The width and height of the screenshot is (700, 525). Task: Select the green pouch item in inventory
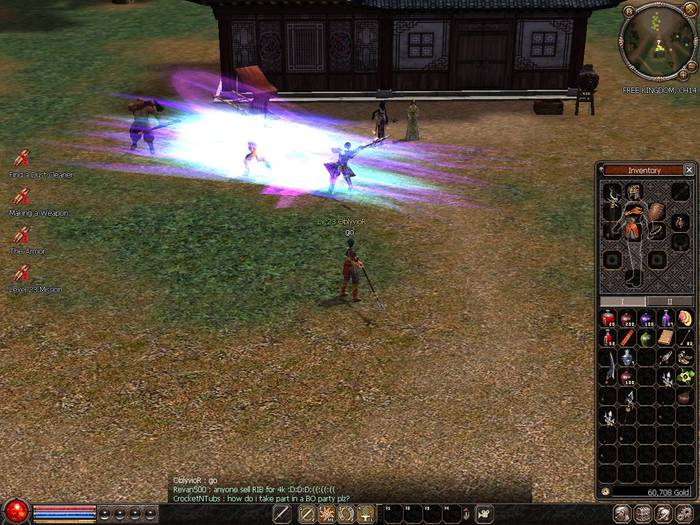[646, 338]
